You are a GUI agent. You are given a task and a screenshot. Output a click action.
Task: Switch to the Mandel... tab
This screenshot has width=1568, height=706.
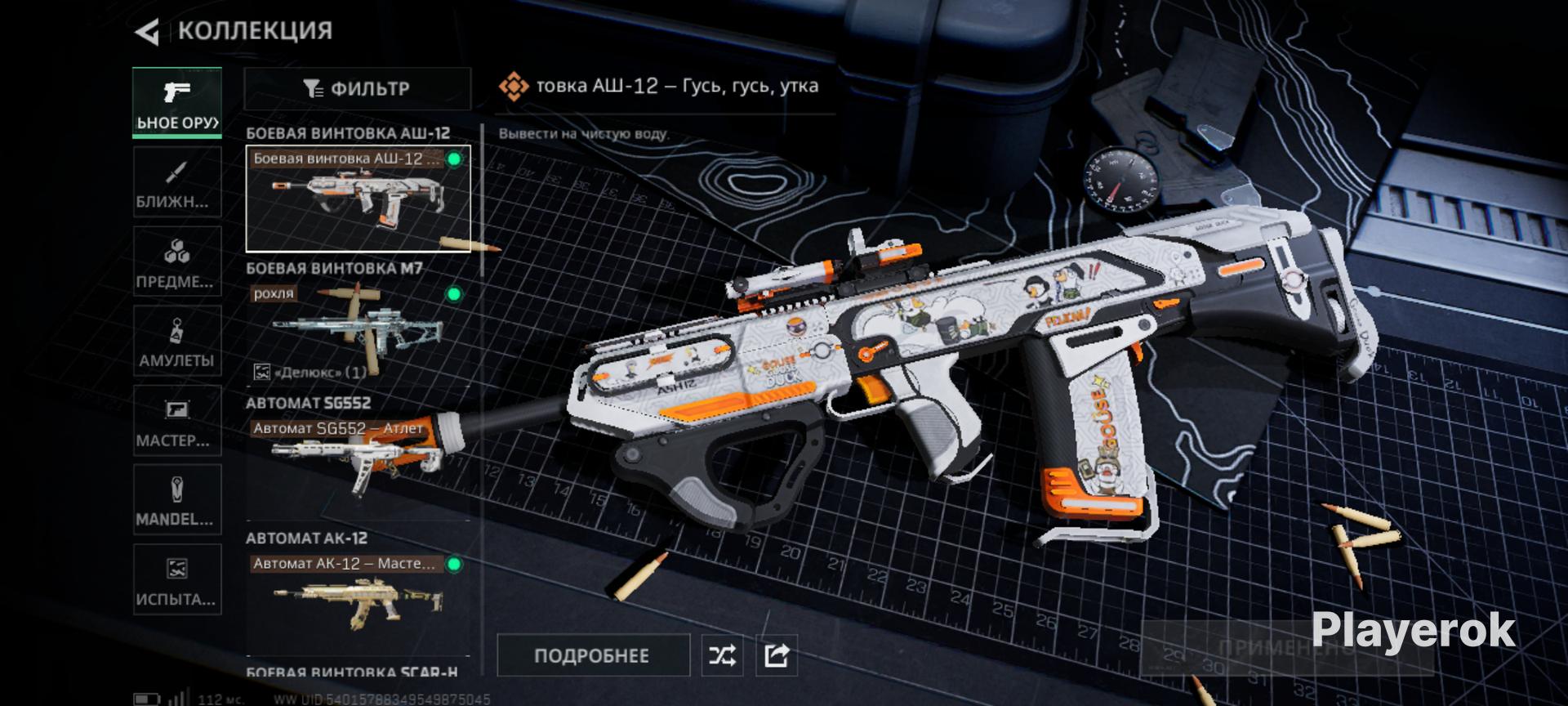click(177, 500)
